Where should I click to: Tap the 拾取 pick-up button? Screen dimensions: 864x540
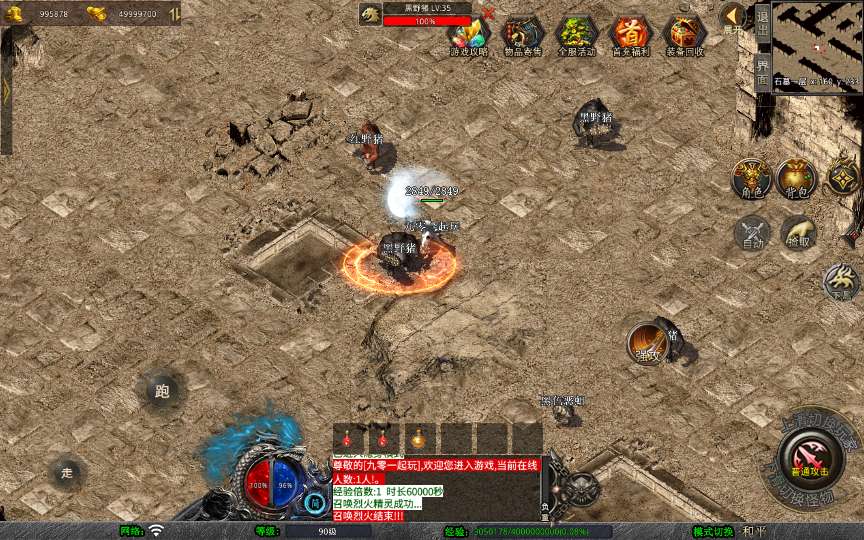pyautogui.click(x=799, y=233)
